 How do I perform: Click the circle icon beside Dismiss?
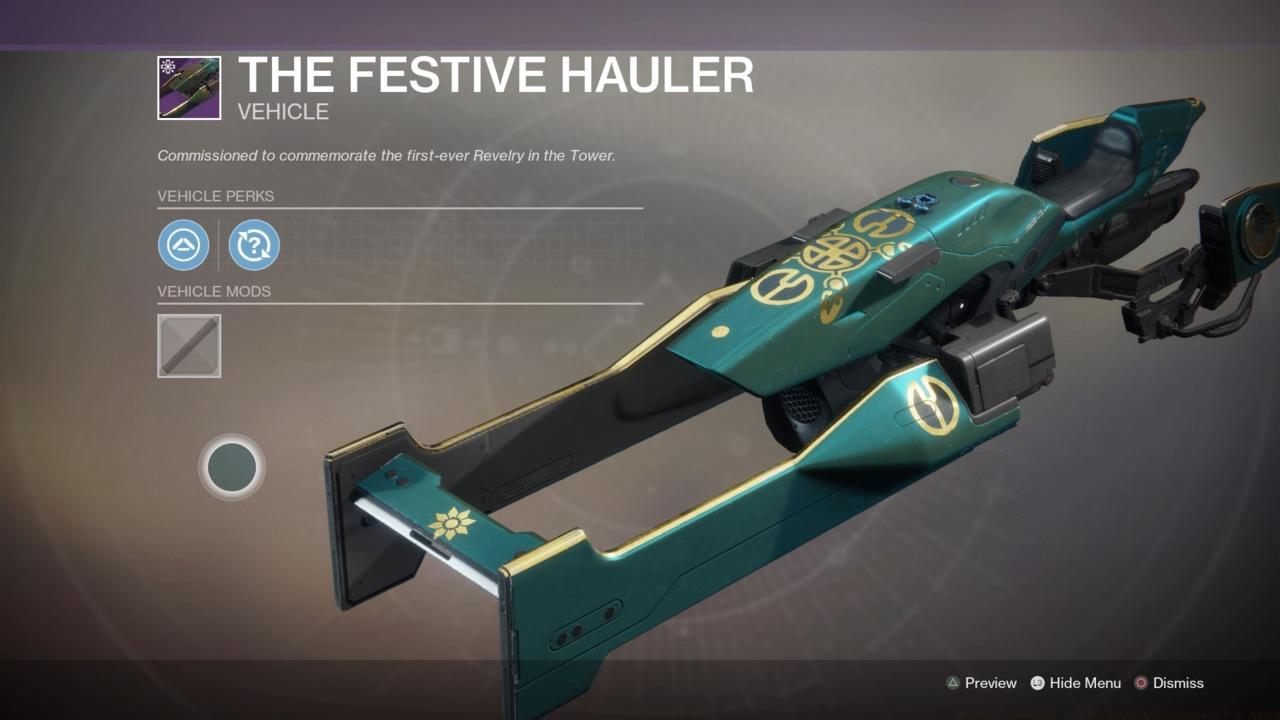pos(1139,683)
